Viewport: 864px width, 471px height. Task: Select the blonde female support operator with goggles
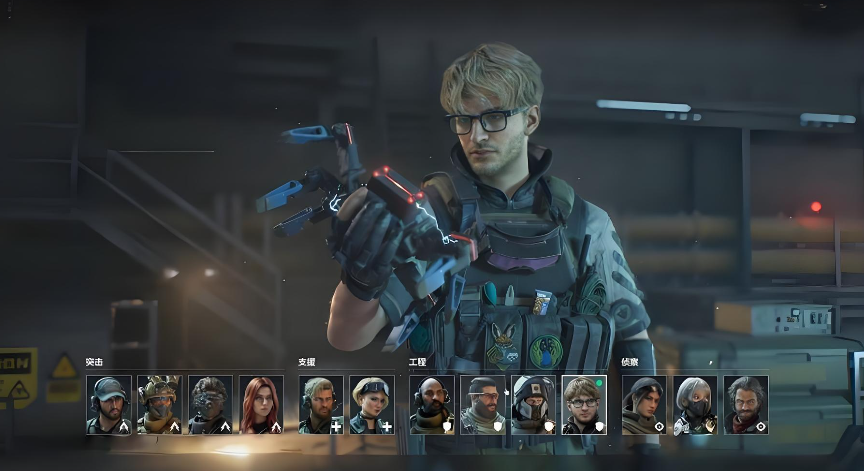click(372, 404)
